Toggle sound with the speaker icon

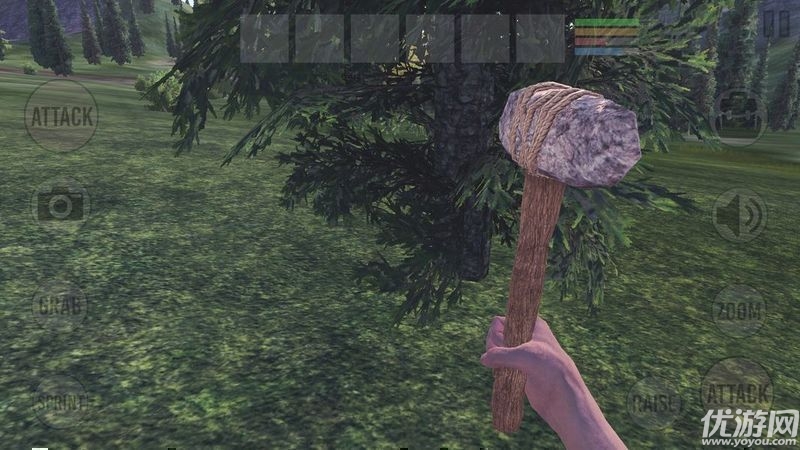tap(739, 215)
